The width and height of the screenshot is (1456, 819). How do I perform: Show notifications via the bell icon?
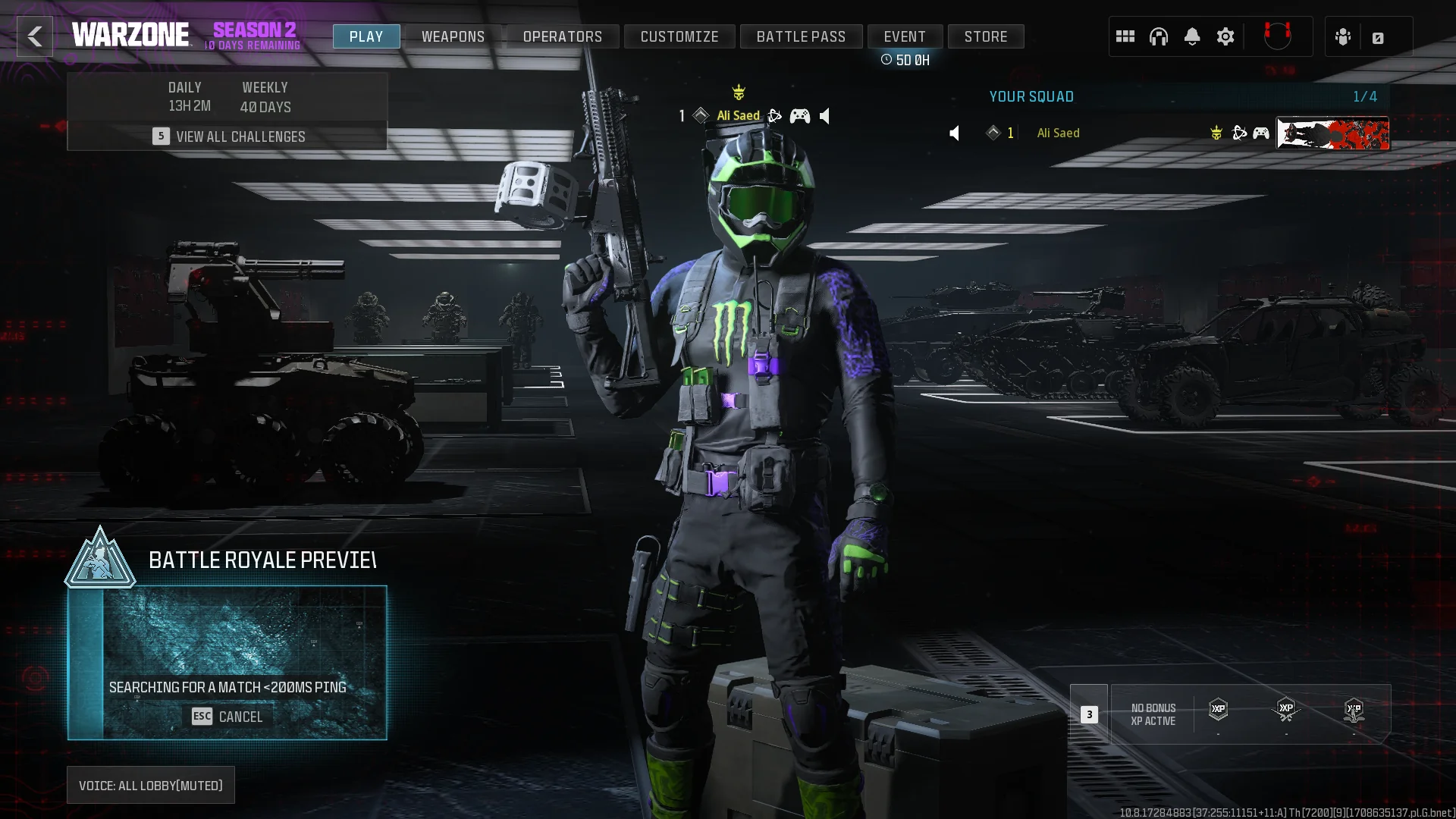click(x=1192, y=36)
